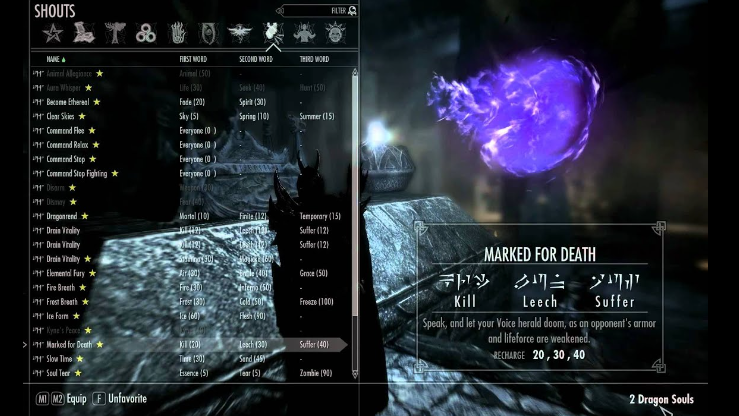Open the tree symbol category tab
The height and width of the screenshot is (416, 739).
point(114,34)
